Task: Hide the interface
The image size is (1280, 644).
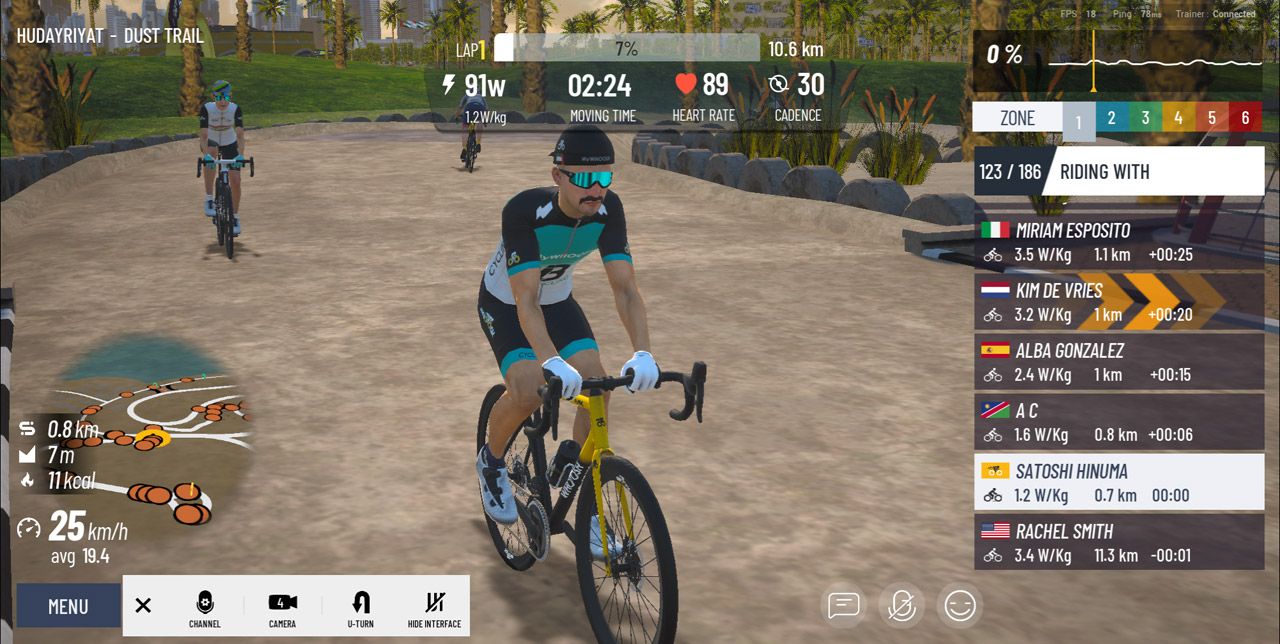Action: (434, 607)
